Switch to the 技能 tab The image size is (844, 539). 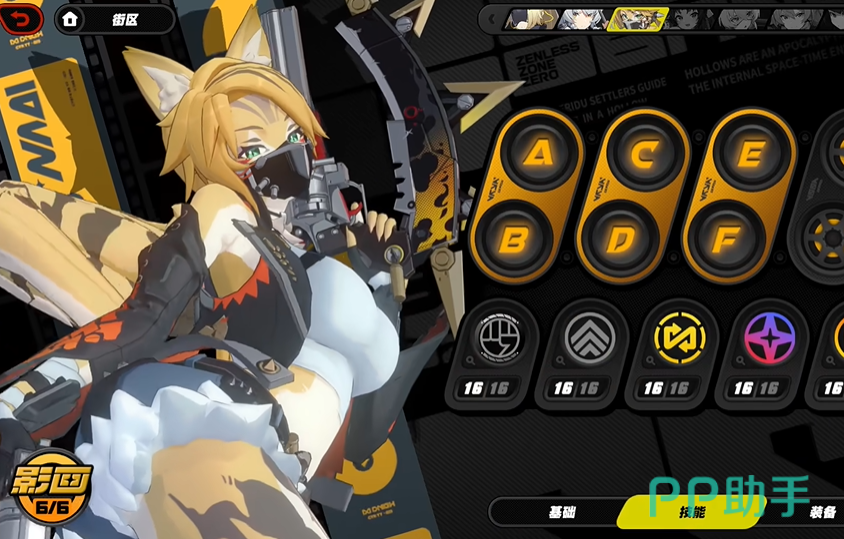pos(691,512)
